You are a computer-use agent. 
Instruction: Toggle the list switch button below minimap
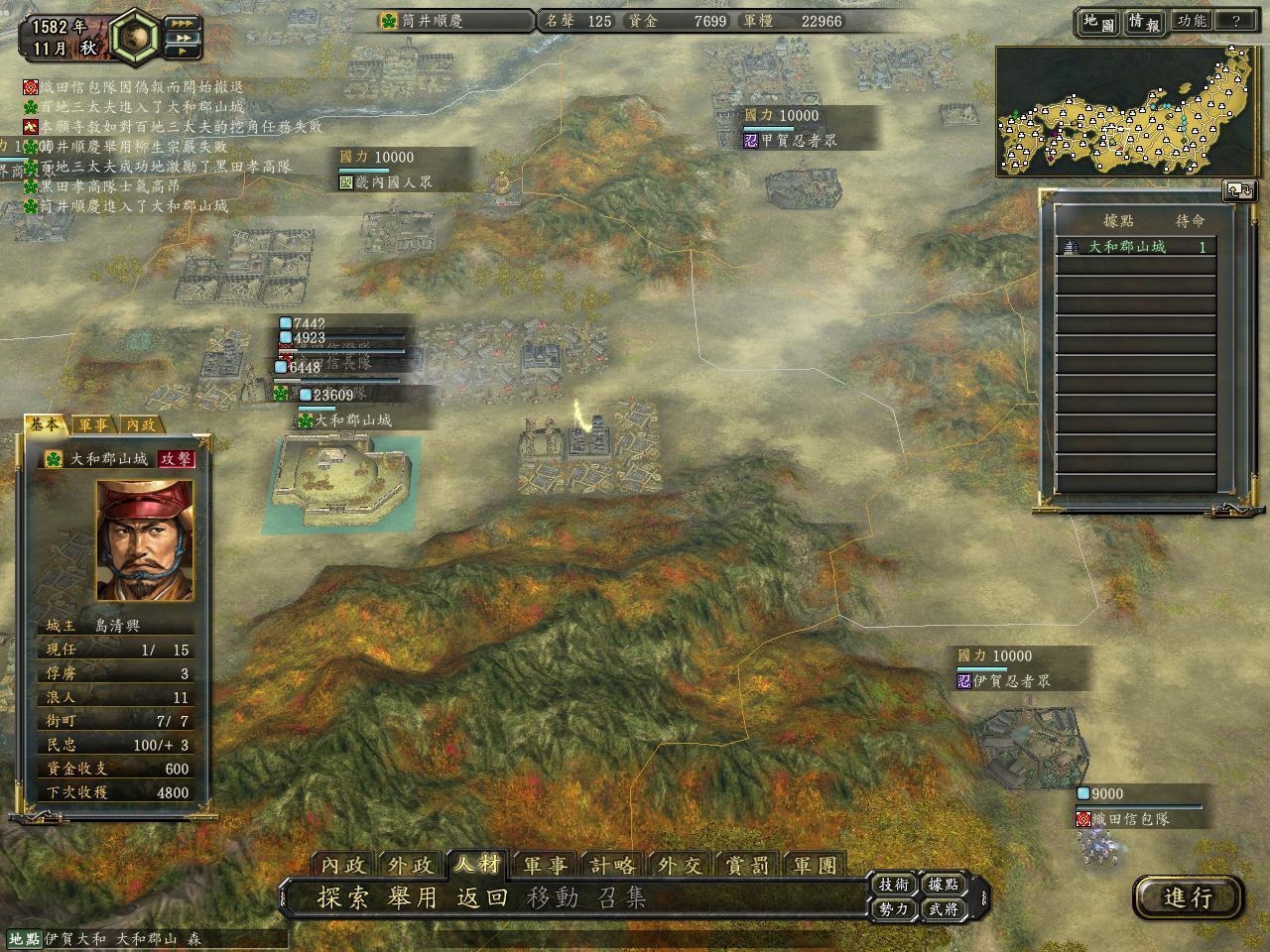[x=1239, y=189]
